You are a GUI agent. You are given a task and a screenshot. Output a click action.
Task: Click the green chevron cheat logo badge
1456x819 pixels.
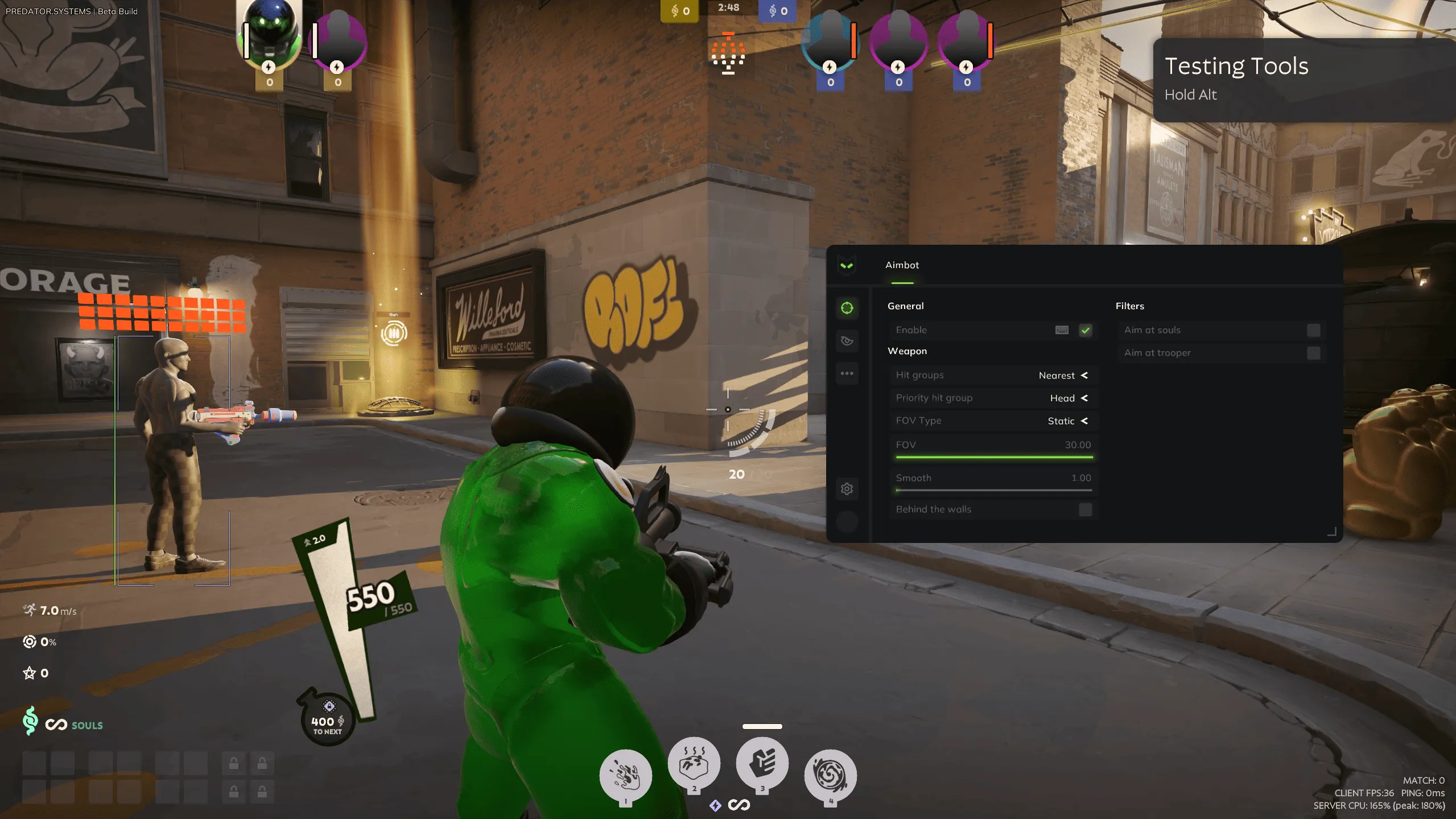tap(847, 265)
